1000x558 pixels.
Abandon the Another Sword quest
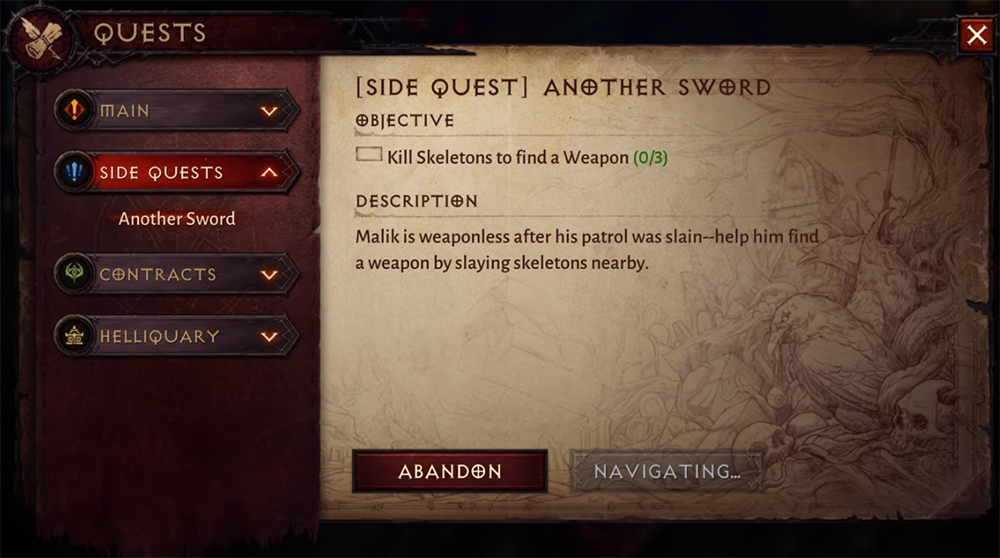click(449, 471)
